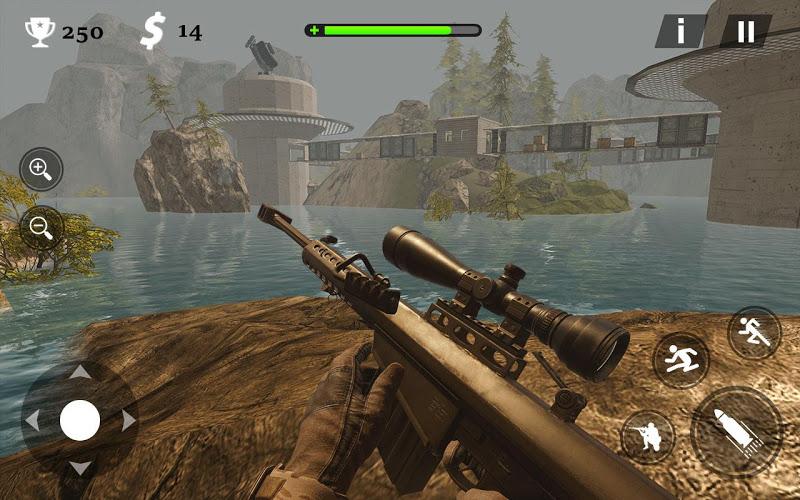Zoom out with the minus magnifier
This screenshot has width=800, height=500.
click(x=40, y=227)
